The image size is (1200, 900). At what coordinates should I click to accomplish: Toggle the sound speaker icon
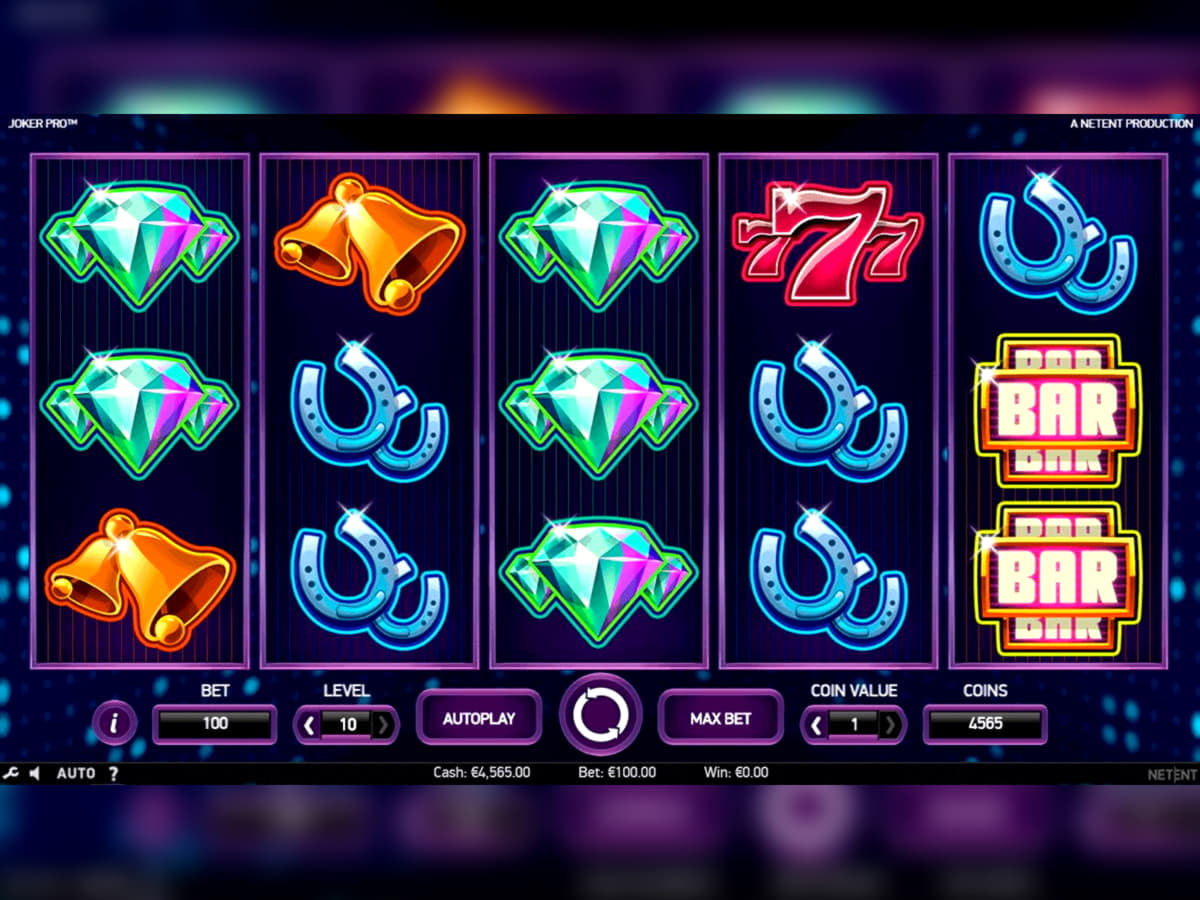pos(35,773)
